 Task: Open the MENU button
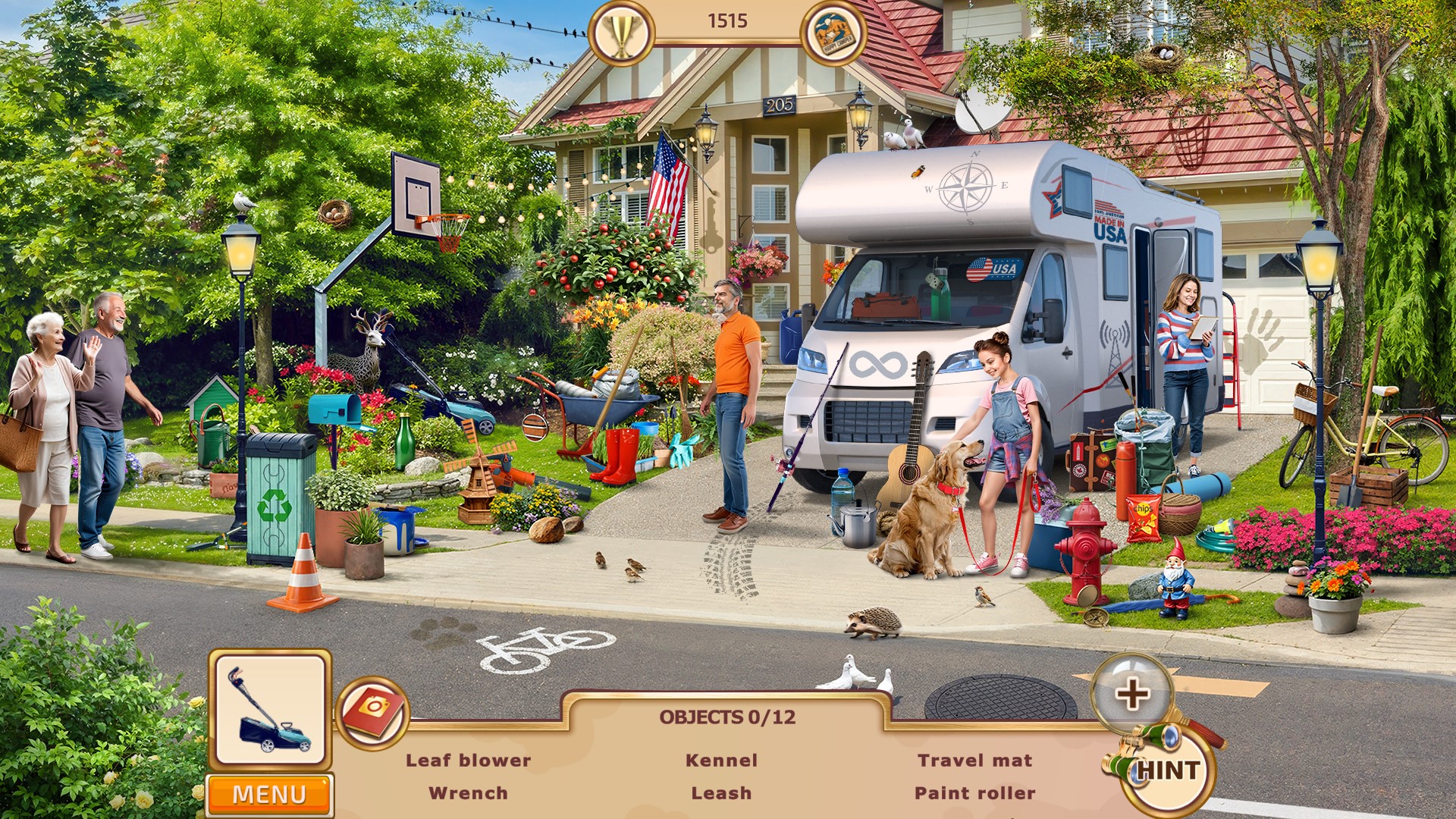269,794
